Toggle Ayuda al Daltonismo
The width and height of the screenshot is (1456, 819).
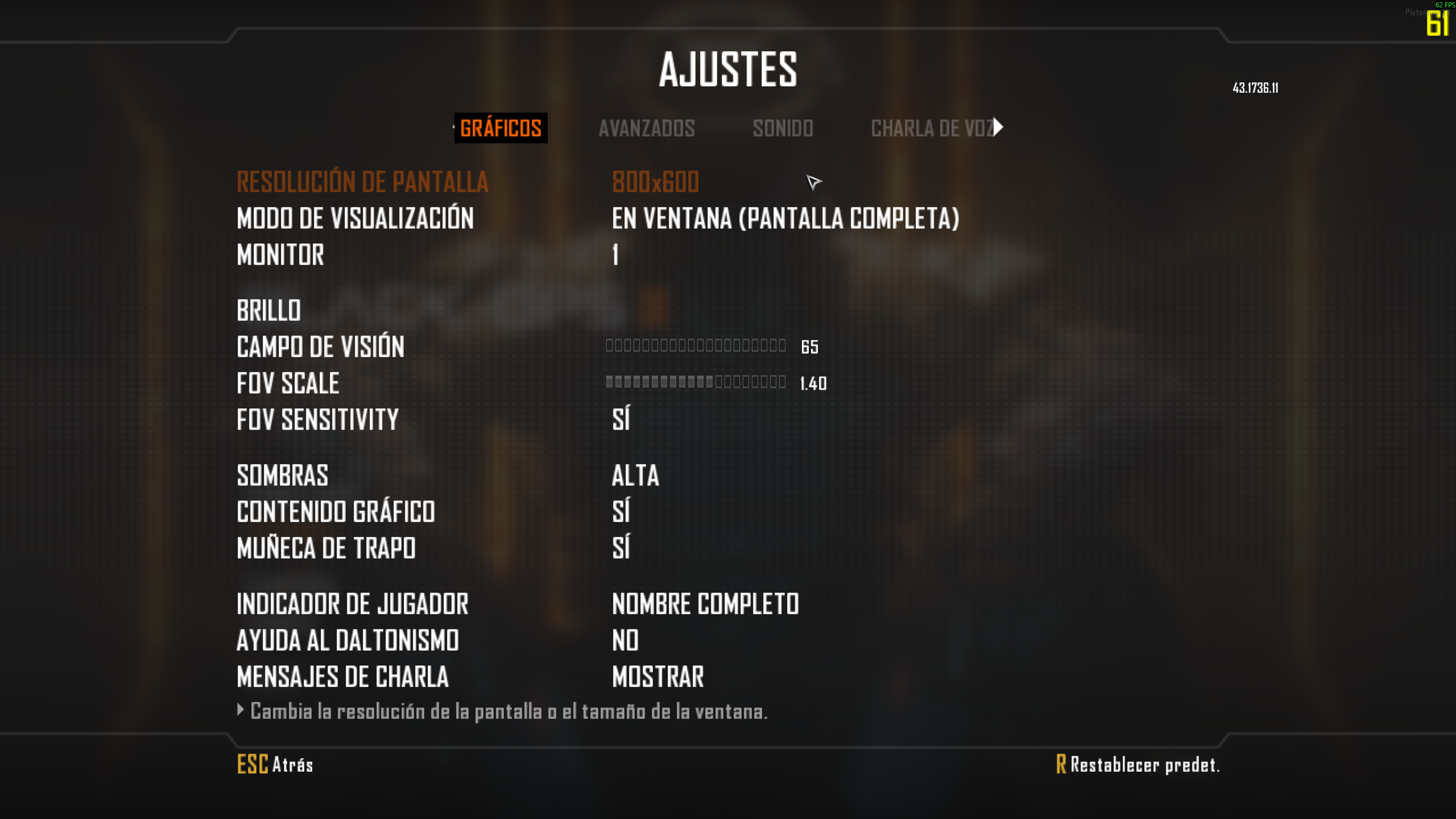[x=625, y=640]
